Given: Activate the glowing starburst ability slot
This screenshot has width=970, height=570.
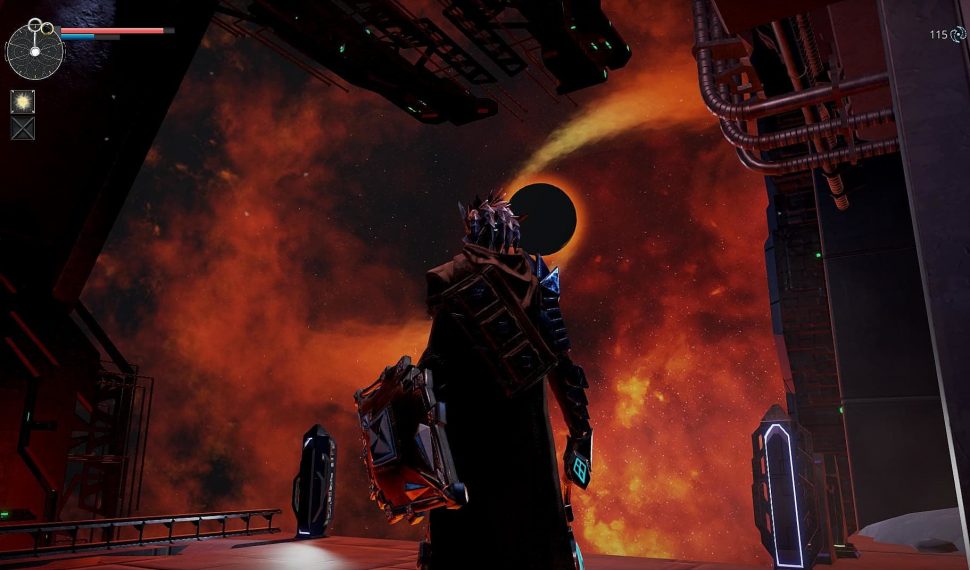Looking at the screenshot, I should [x=22, y=101].
